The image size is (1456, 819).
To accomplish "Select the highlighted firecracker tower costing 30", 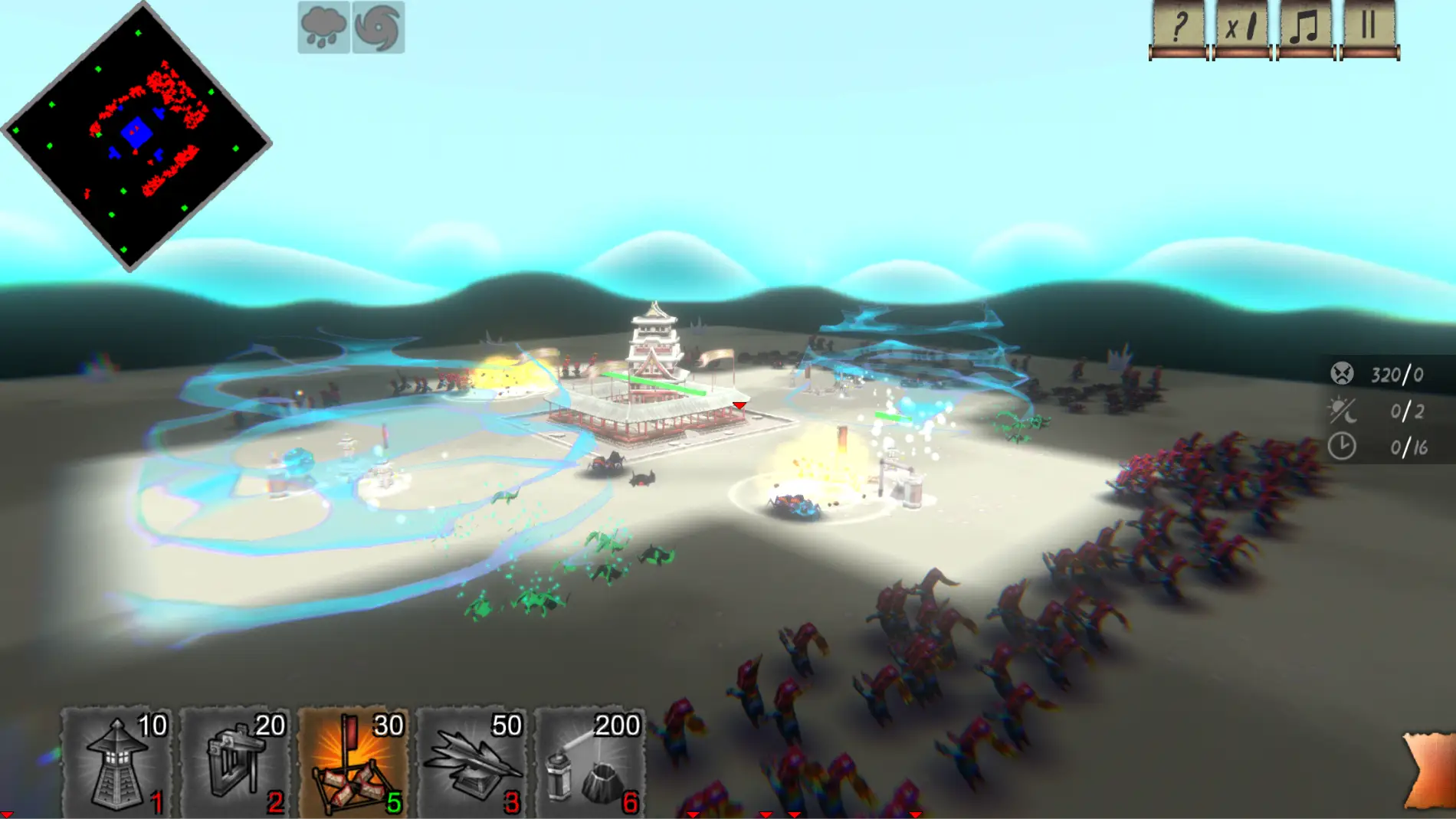I will [353, 762].
